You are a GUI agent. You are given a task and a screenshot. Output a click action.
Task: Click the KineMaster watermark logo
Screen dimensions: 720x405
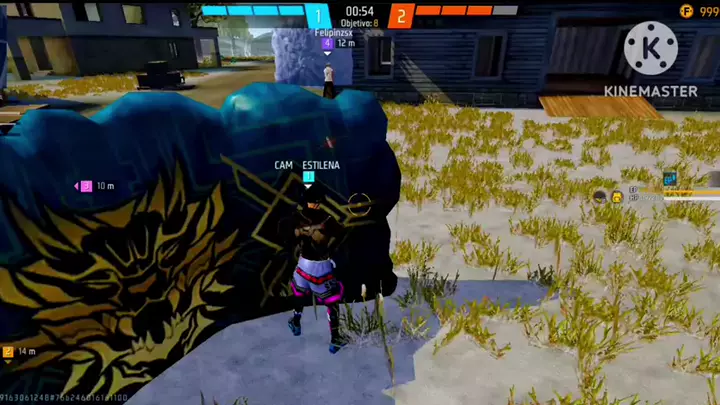[x=650, y=49]
